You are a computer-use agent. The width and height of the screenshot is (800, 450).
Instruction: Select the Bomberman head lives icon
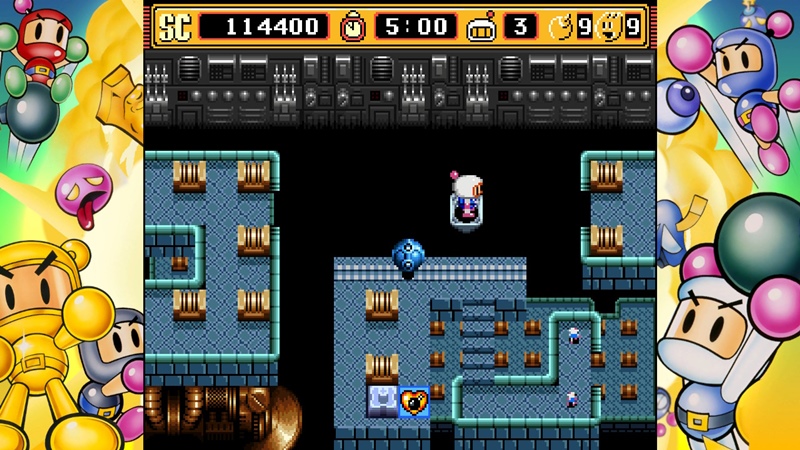[481, 27]
